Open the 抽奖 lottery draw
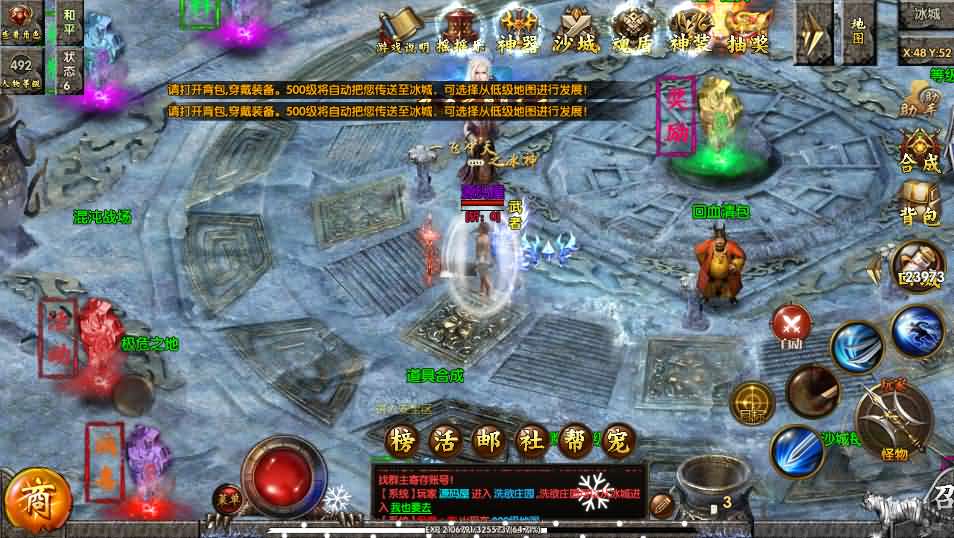 pyautogui.click(x=748, y=27)
